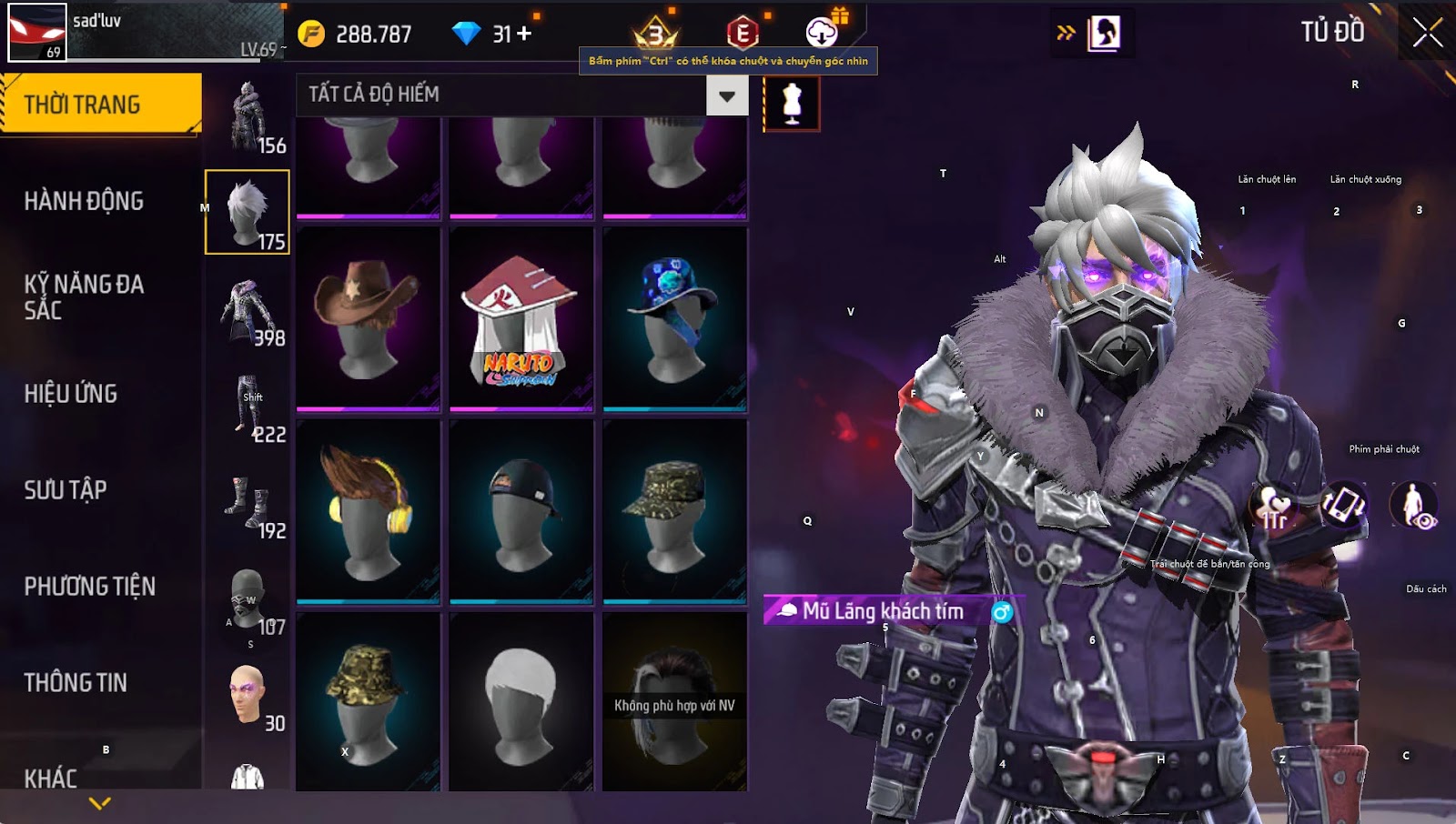The width and height of the screenshot is (1456, 824).
Task: Close the wardrobe with the X button
Action: pyautogui.click(x=1427, y=33)
